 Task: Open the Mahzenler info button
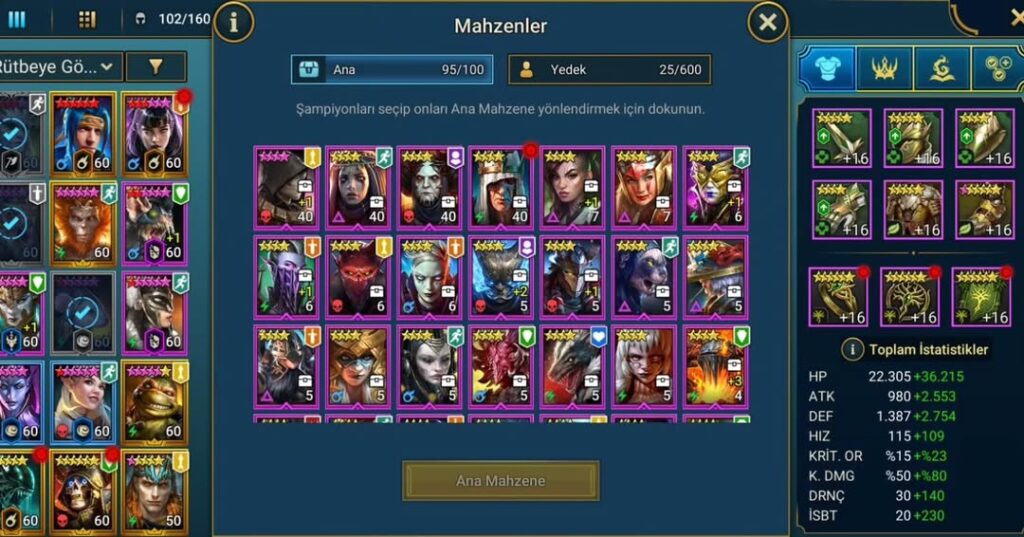tap(234, 23)
